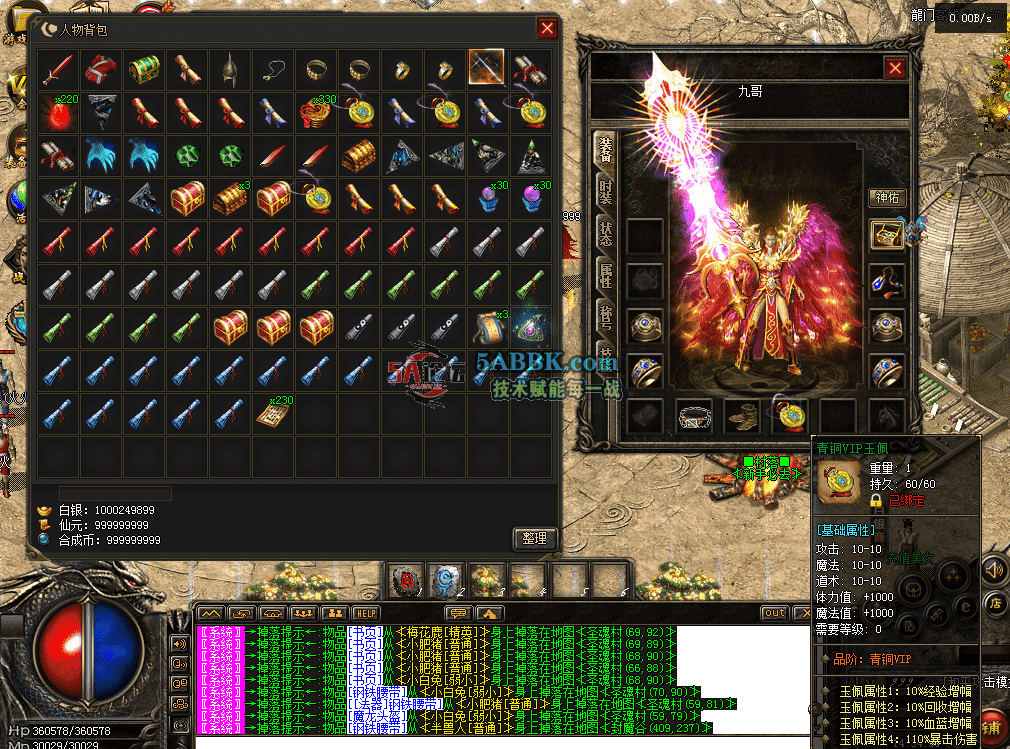
Task: Click the 神佑 button
Action: click(886, 197)
